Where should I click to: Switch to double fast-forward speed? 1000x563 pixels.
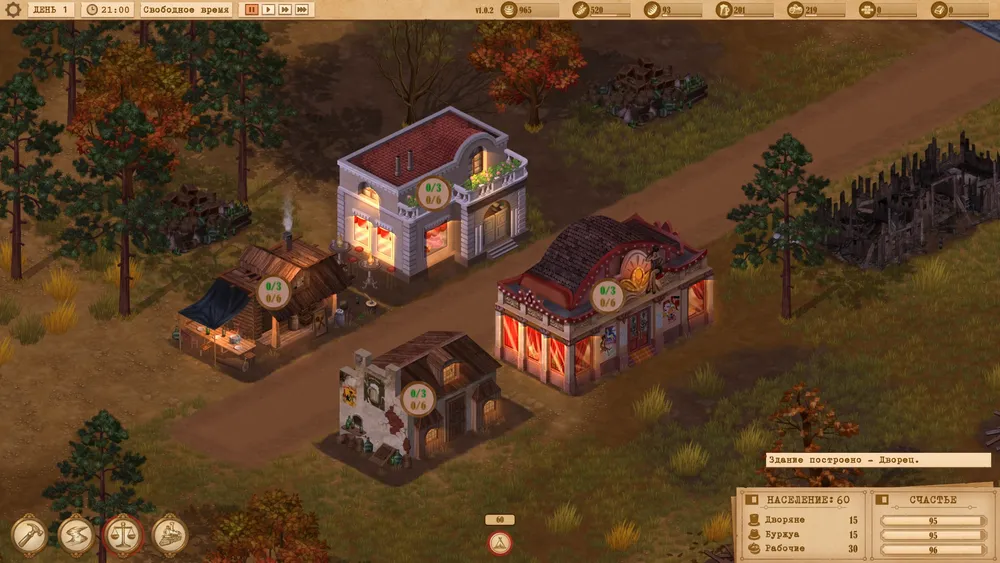284,9
